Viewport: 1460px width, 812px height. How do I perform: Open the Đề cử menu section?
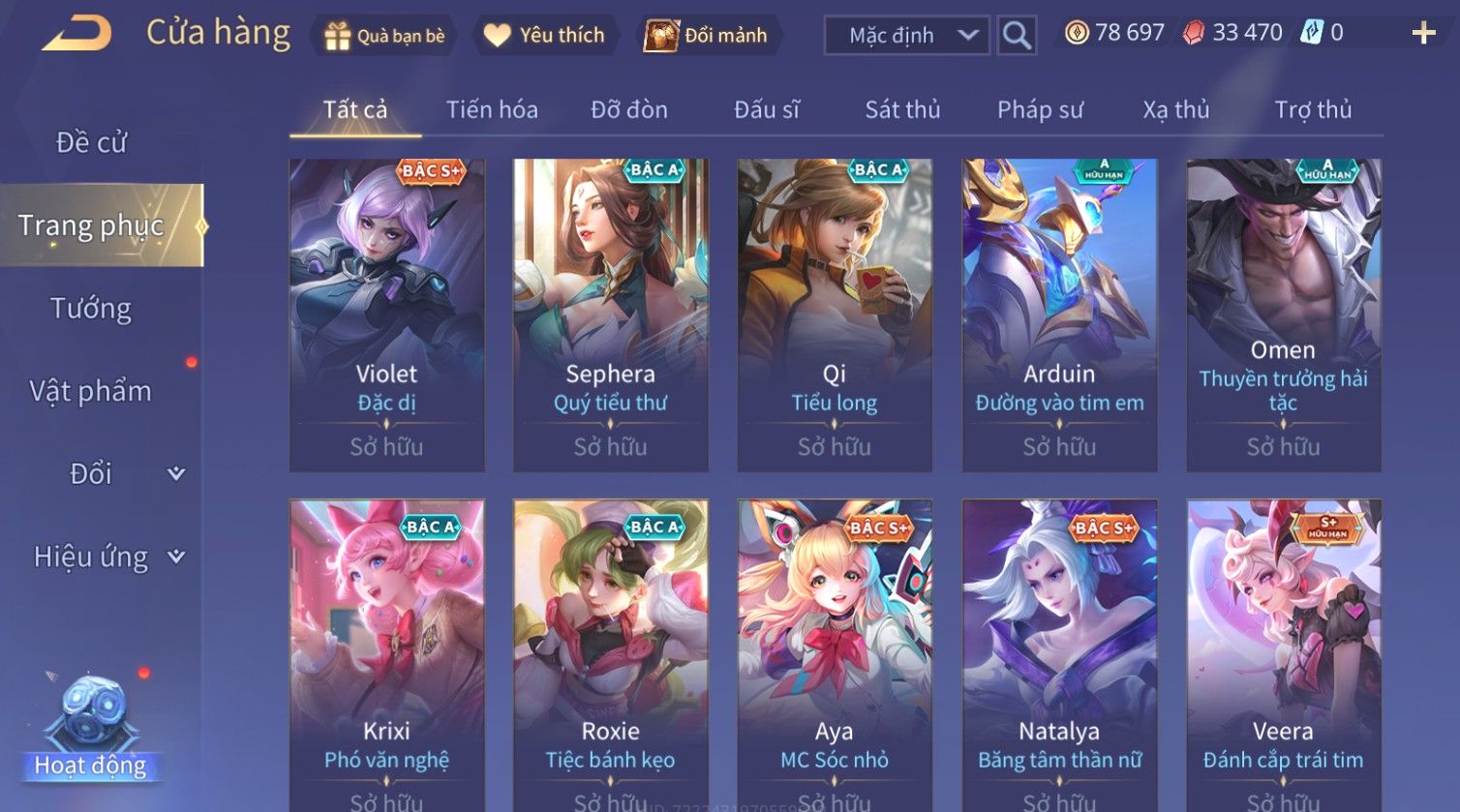pyautogui.click(x=91, y=142)
